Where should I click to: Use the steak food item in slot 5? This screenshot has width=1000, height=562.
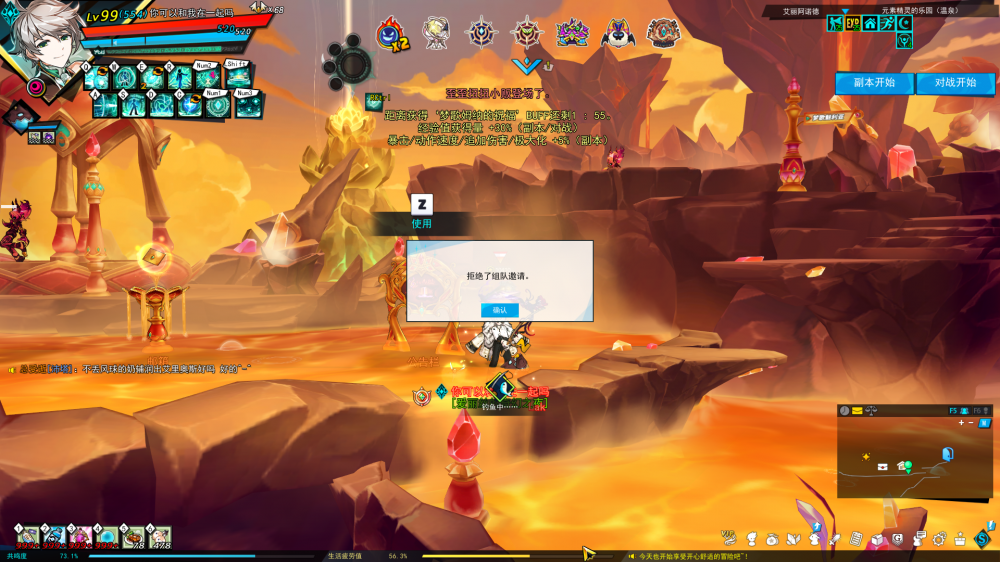(x=133, y=537)
